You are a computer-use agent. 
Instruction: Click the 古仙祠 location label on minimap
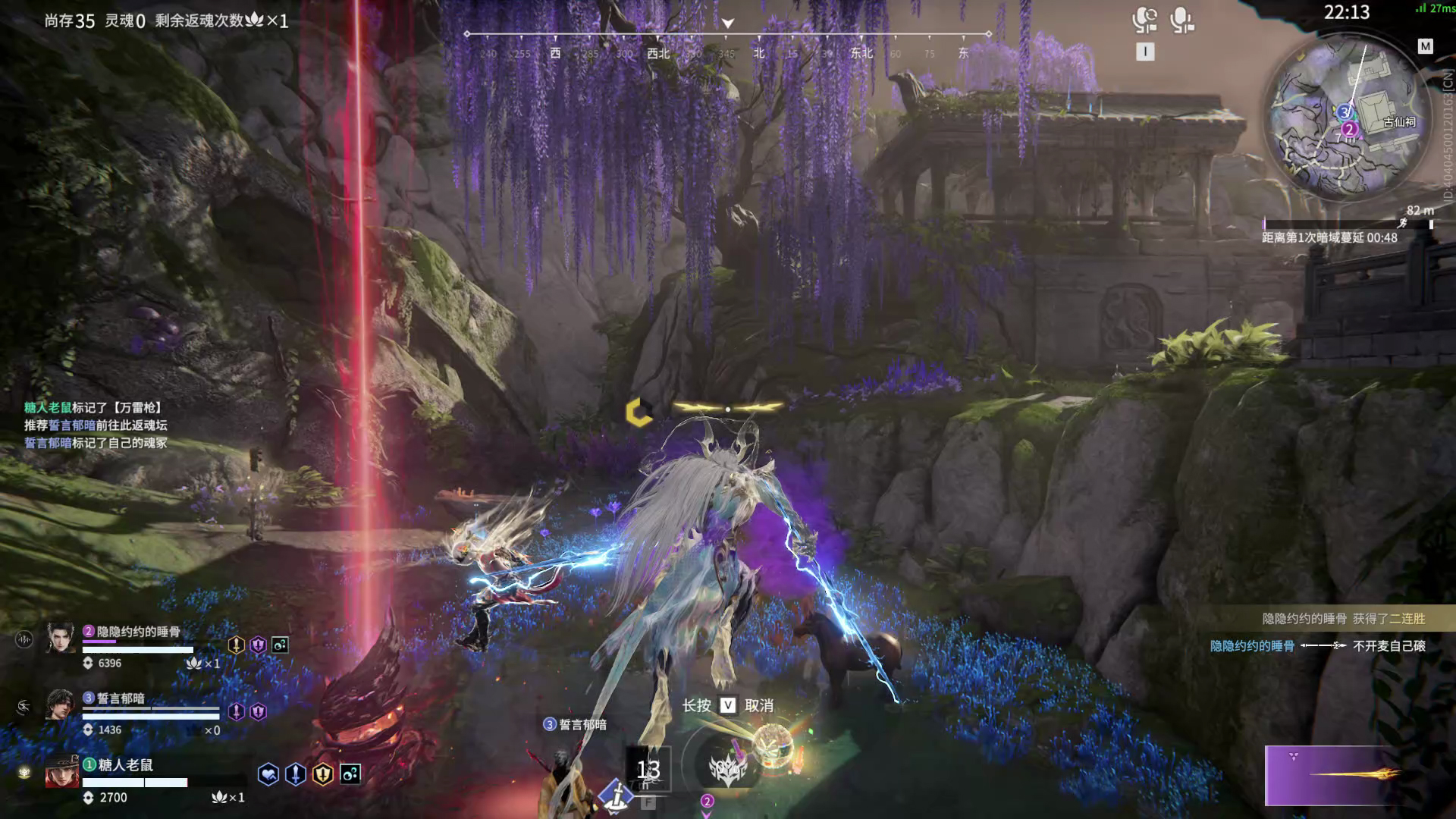[x=1399, y=122]
